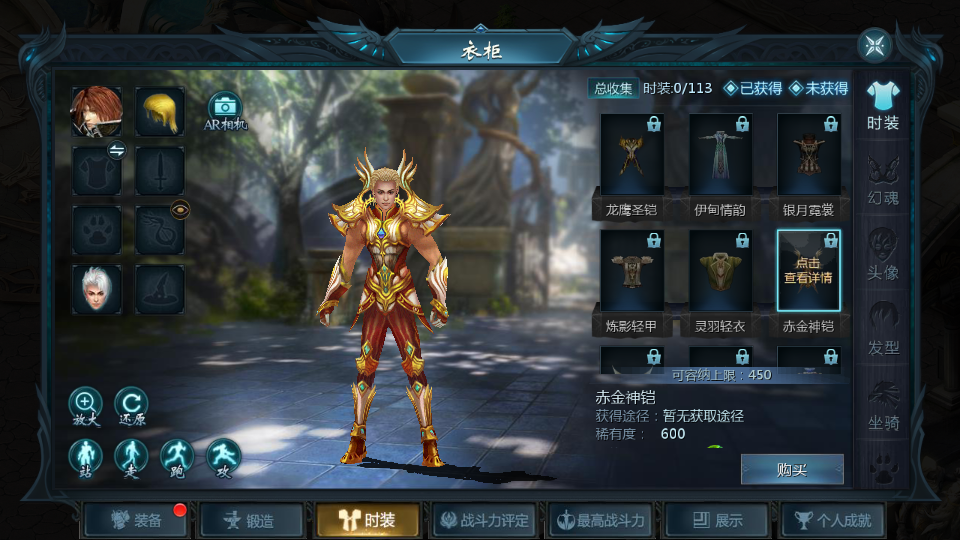This screenshot has width=960, height=540.
Task: Open the 总收集 collection summary
Action: point(613,88)
